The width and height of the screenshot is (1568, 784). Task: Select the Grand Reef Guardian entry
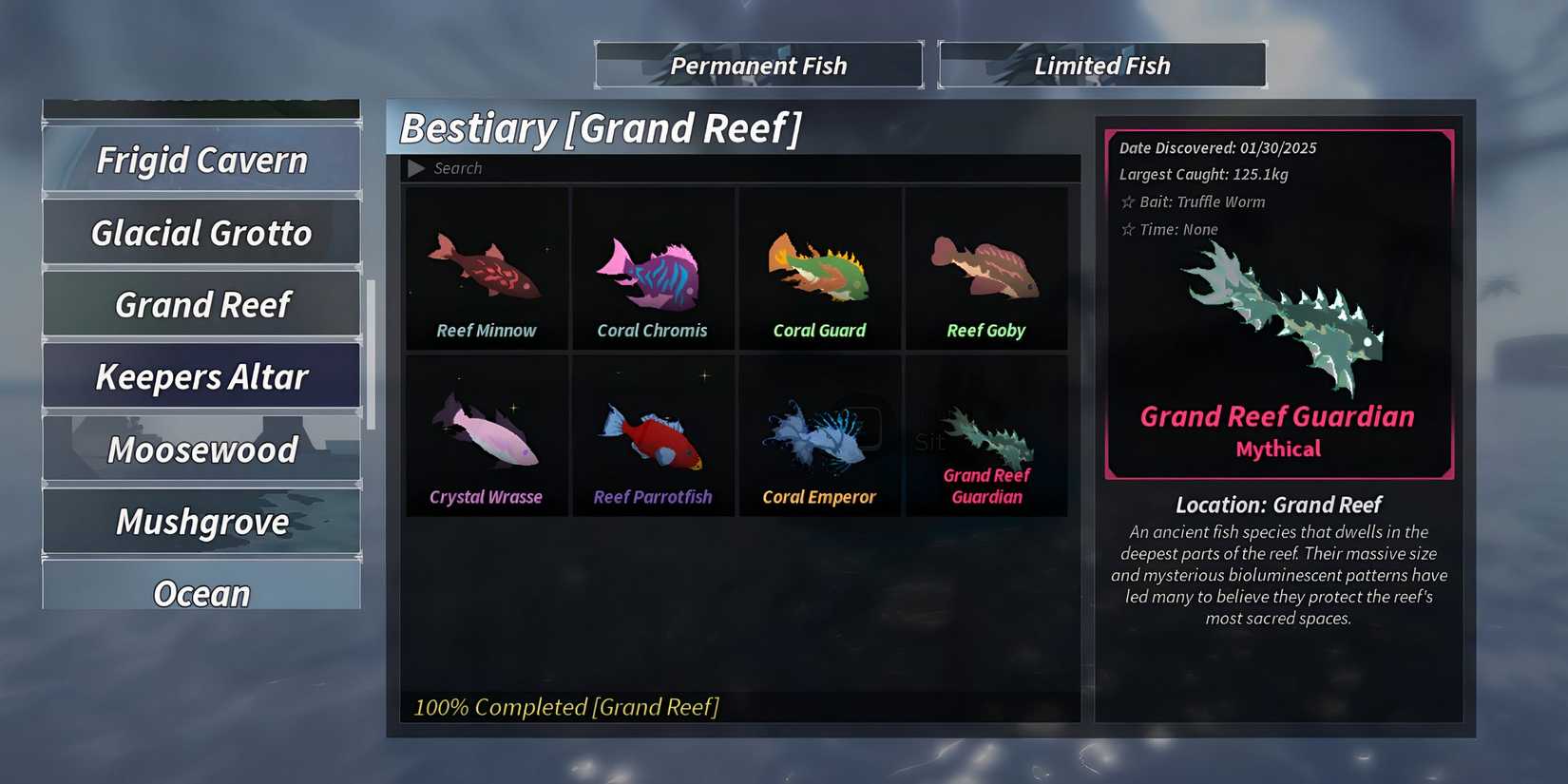point(986,437)
